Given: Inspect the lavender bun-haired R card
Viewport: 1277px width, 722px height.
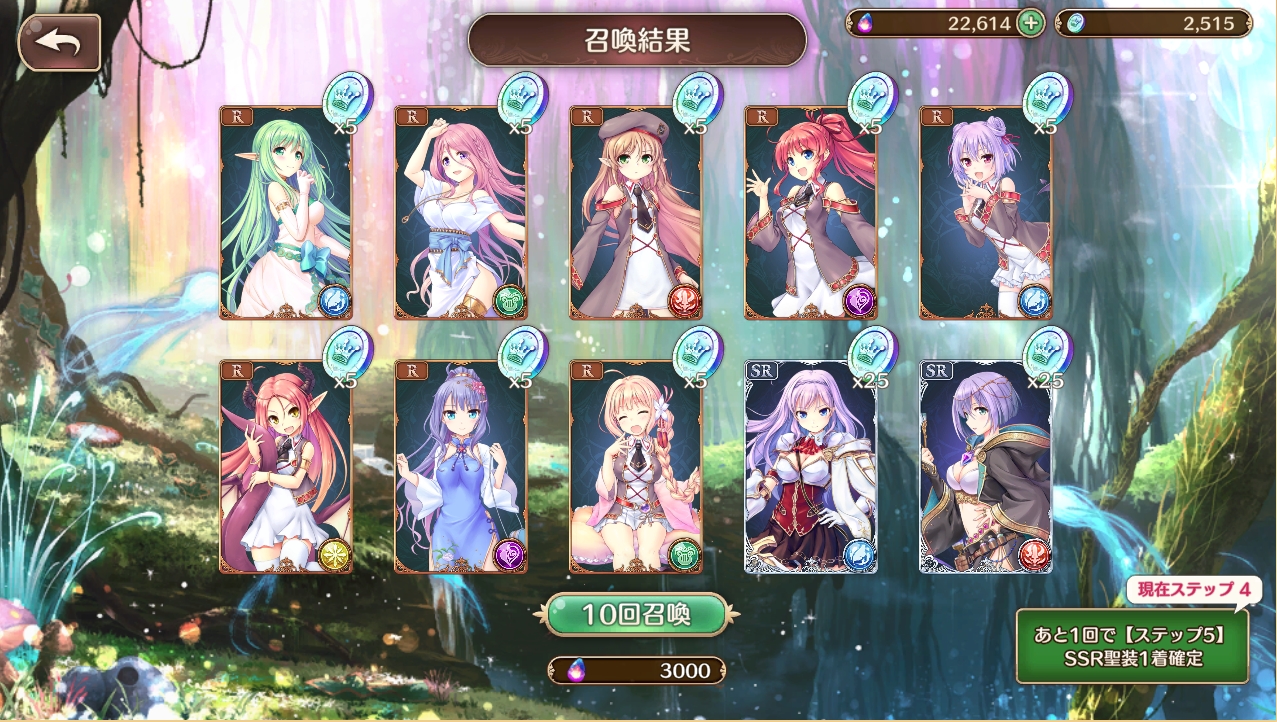Looking at the screenshot, I should point(985,212).
